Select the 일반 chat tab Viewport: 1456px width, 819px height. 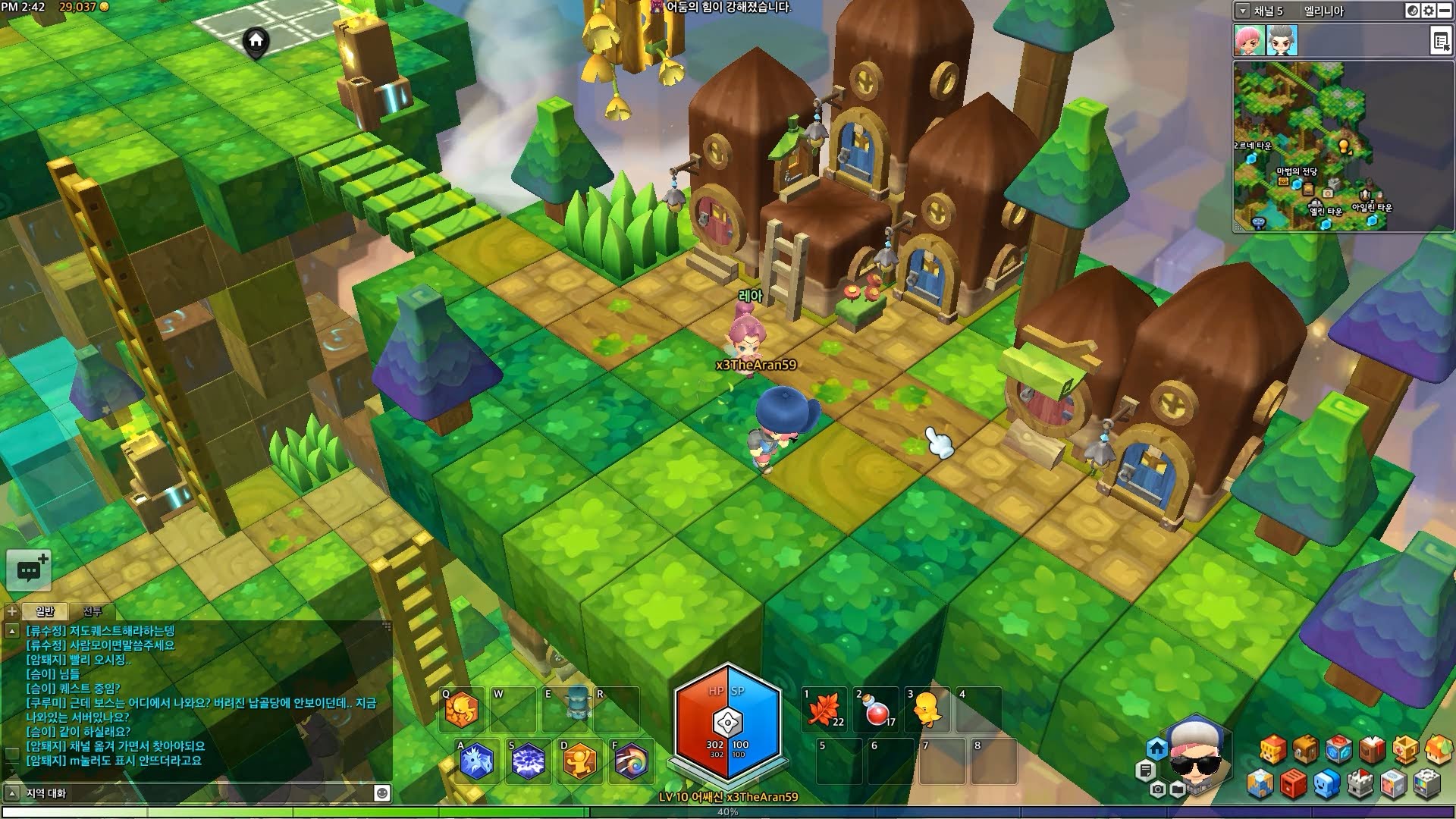[x=45, y=611]
